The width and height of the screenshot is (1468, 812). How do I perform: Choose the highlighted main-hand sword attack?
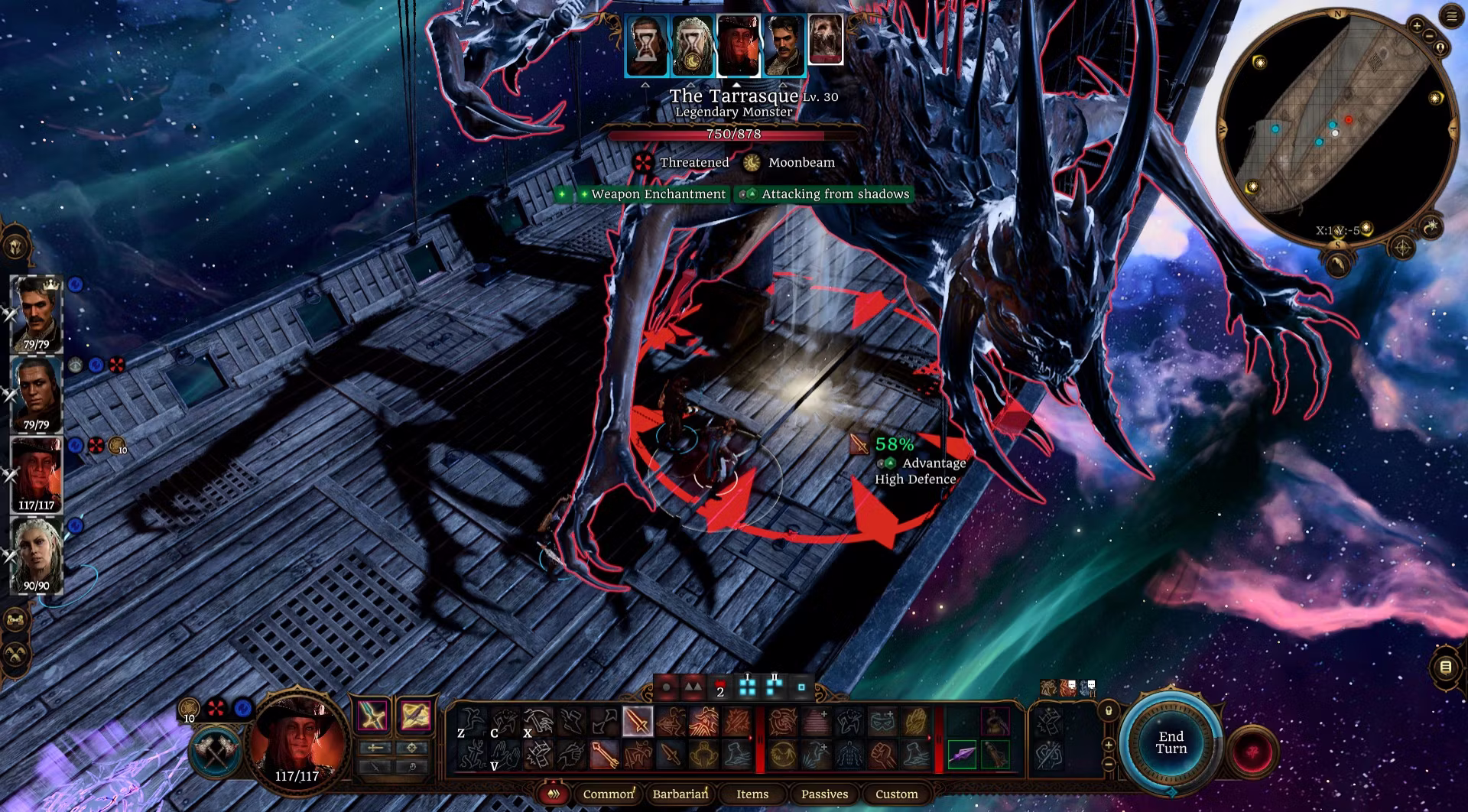(x=637, y=721)
